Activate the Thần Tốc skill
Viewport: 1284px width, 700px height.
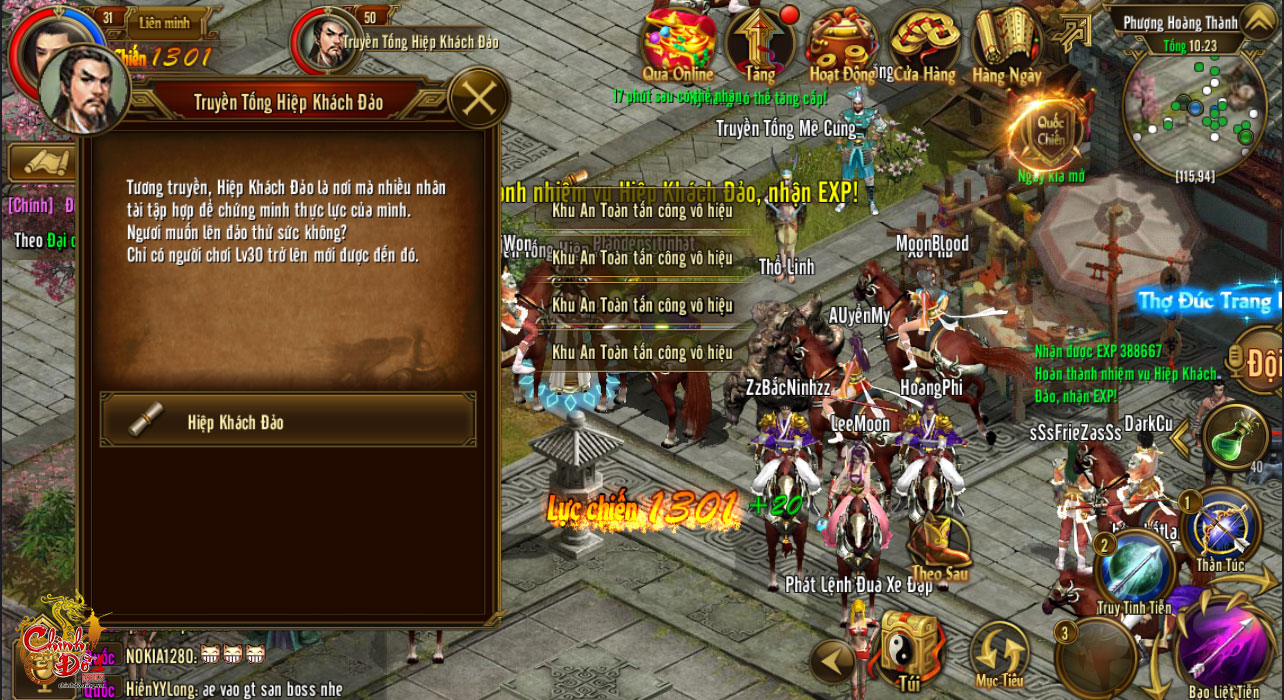(x=1221, y=527)
